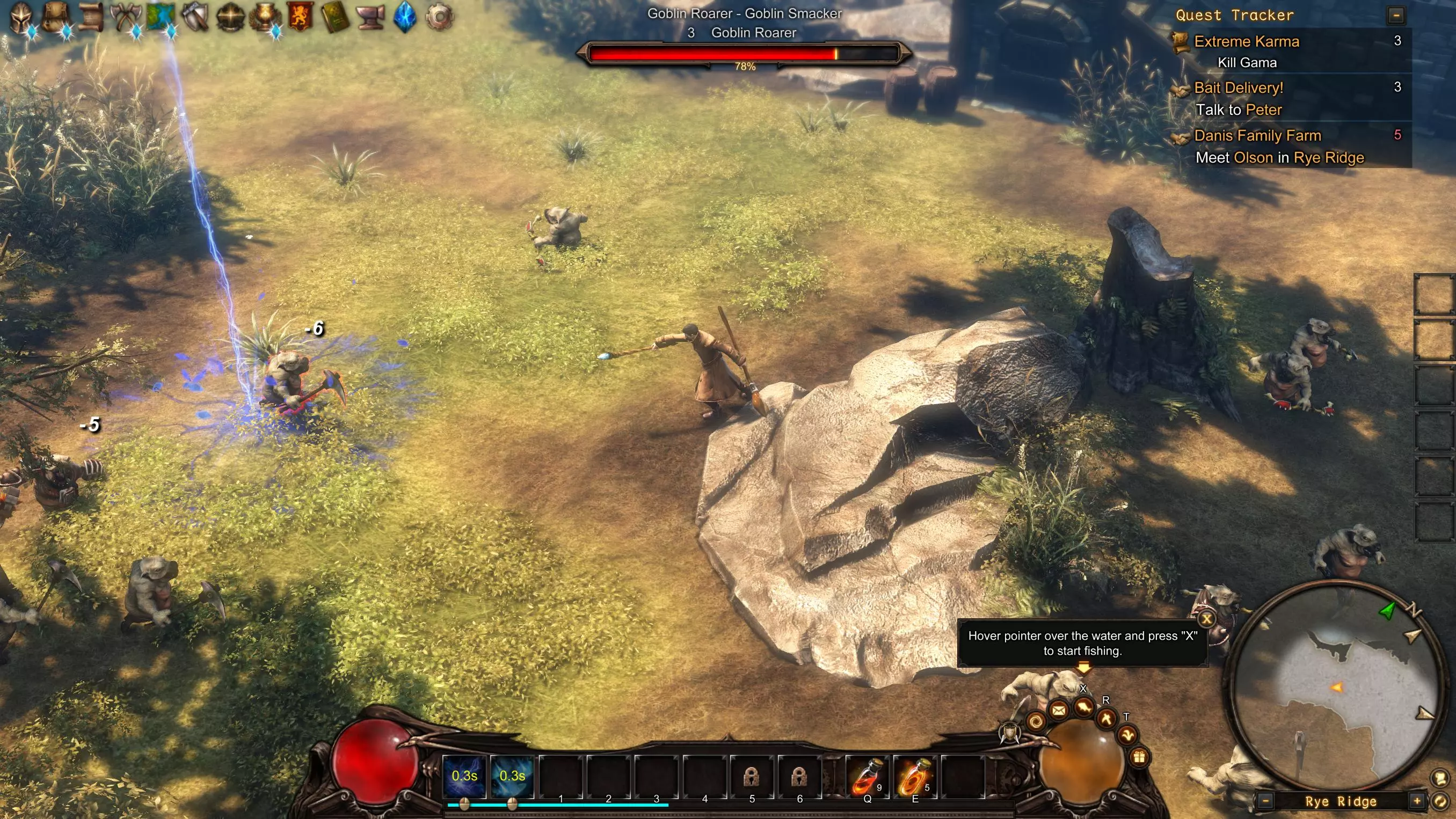Open the mail envelope button

pos(1059,711)
